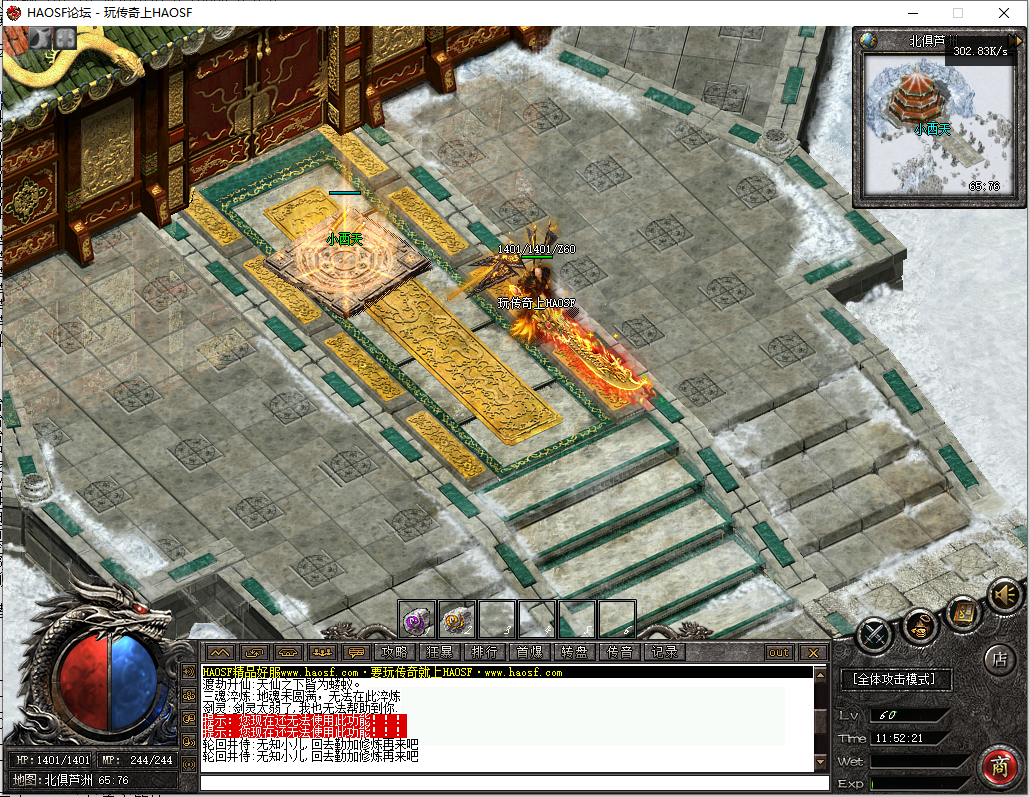This screenshot has width=1030, height=797.
Task: Close the game with the X button beside 'out'
Action: point(812,652)
